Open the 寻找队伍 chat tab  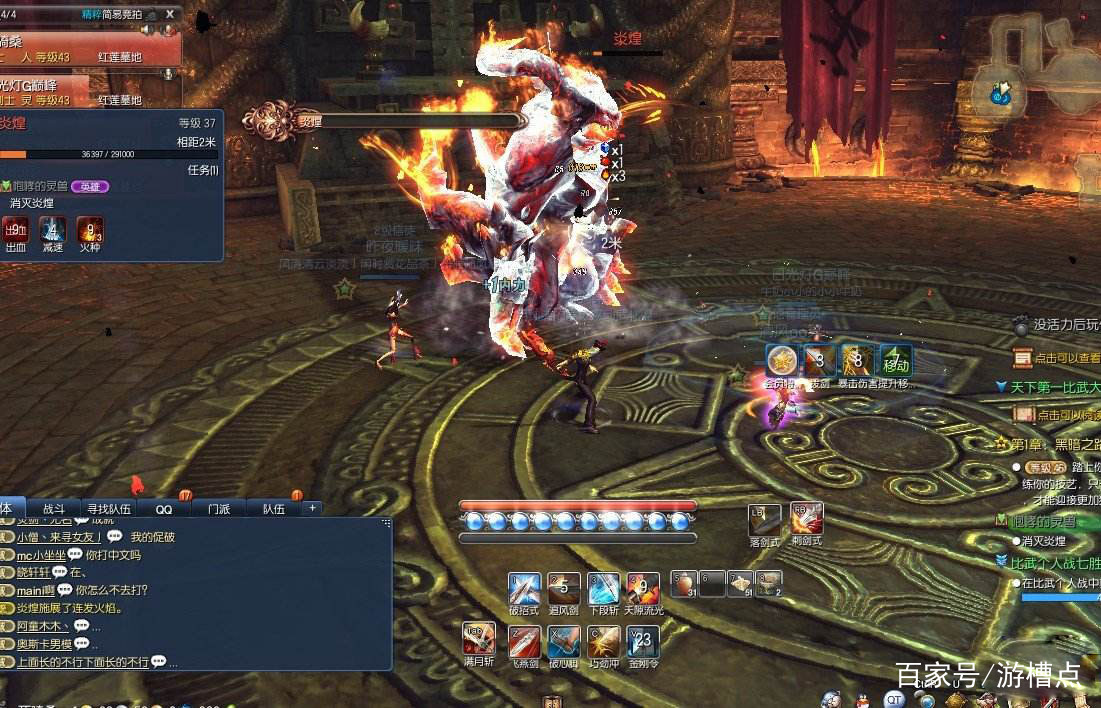click(108, 509)
